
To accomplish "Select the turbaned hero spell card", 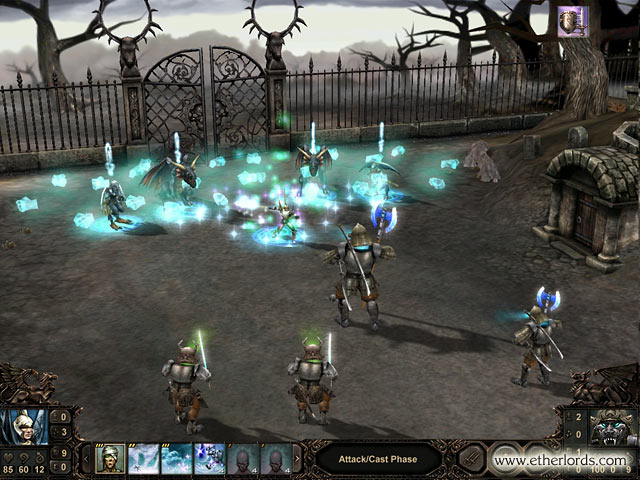I will tap(110, 459).
